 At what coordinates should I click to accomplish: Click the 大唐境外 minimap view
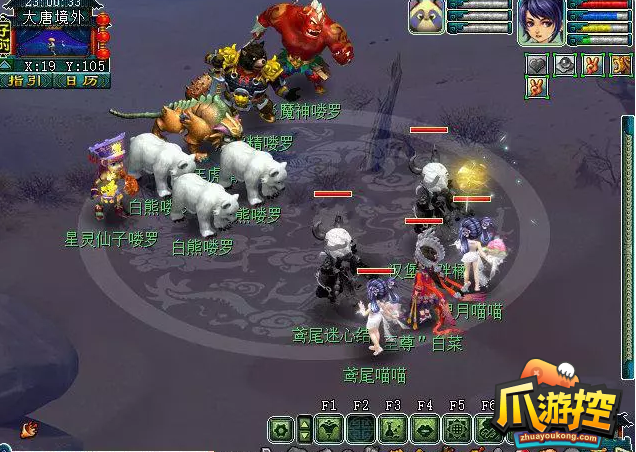coord(56,40)
